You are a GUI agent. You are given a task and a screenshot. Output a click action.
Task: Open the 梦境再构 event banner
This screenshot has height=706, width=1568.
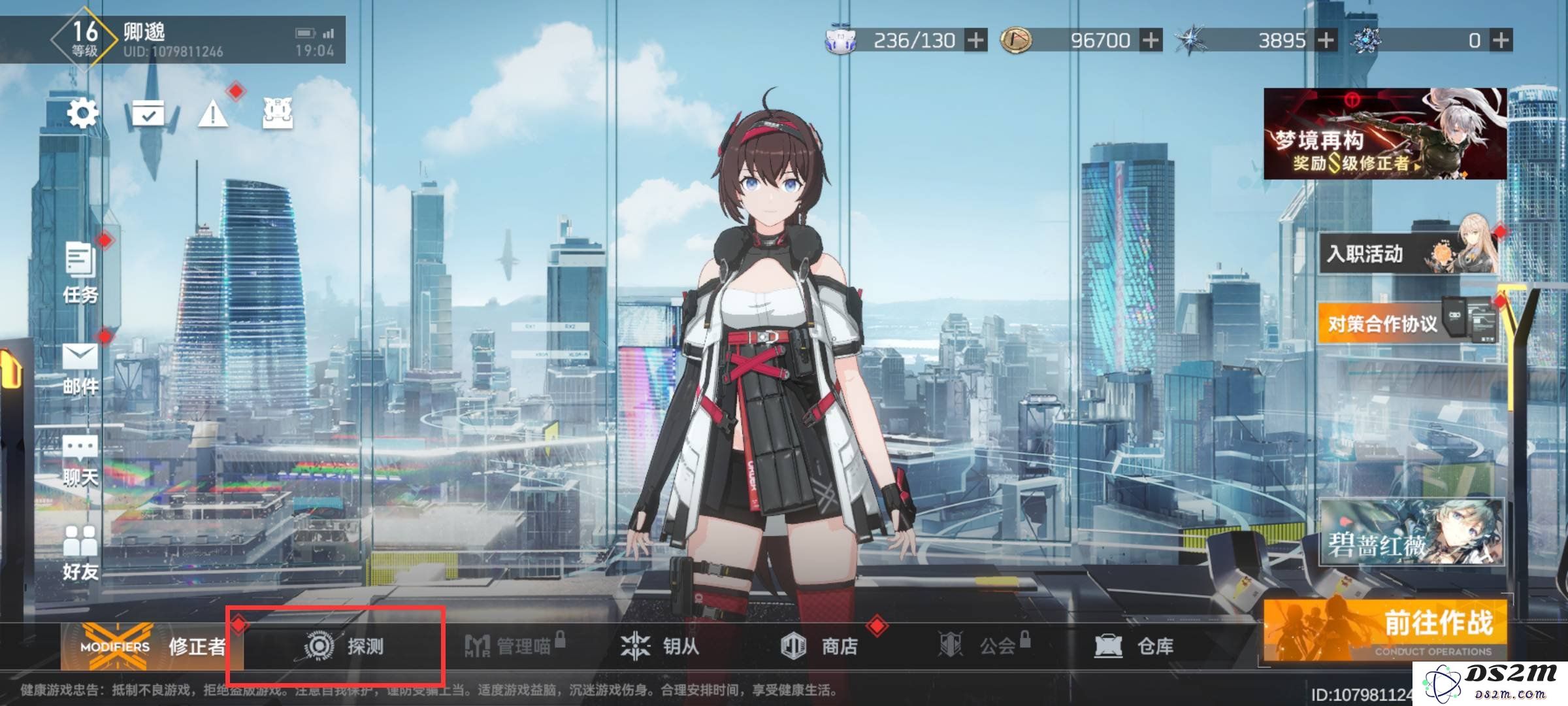(x=1385, y=134)
